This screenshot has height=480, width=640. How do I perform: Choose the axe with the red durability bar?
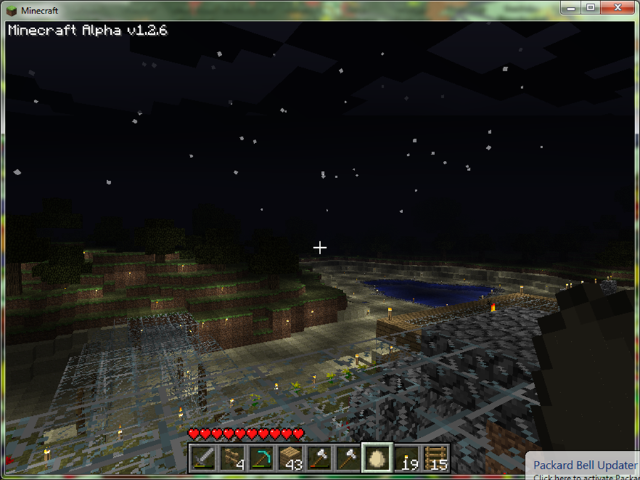(320, 458)
